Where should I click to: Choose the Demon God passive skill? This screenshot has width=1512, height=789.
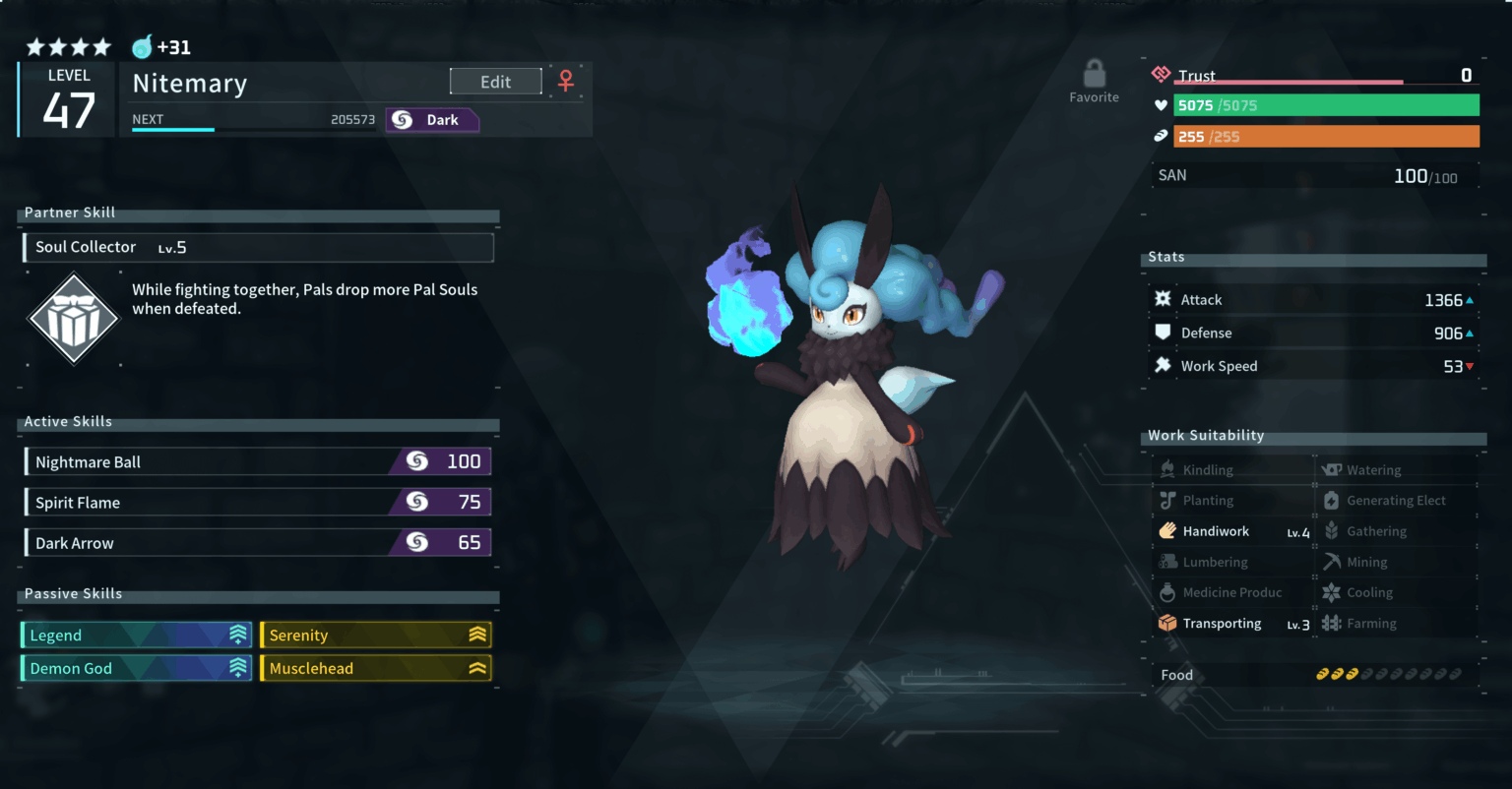(137, 669)
